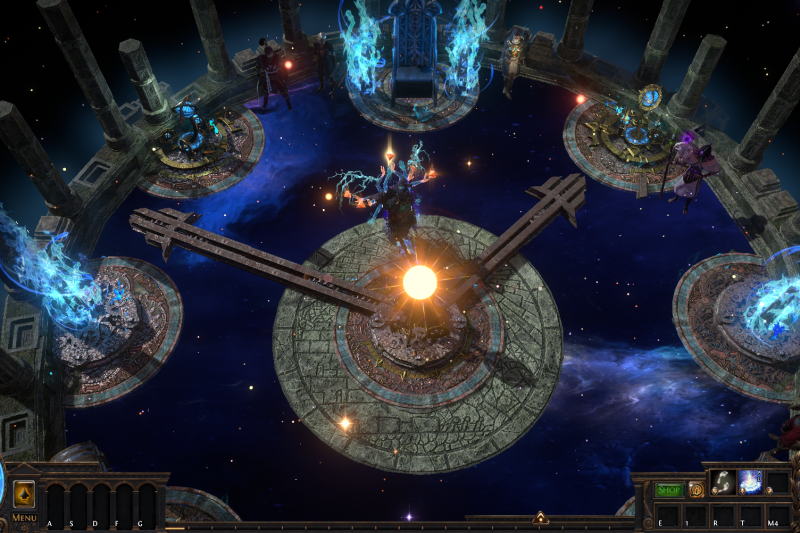
Task: Expand the triangle arrow on bottom bar
Action: tap(540, 518)
